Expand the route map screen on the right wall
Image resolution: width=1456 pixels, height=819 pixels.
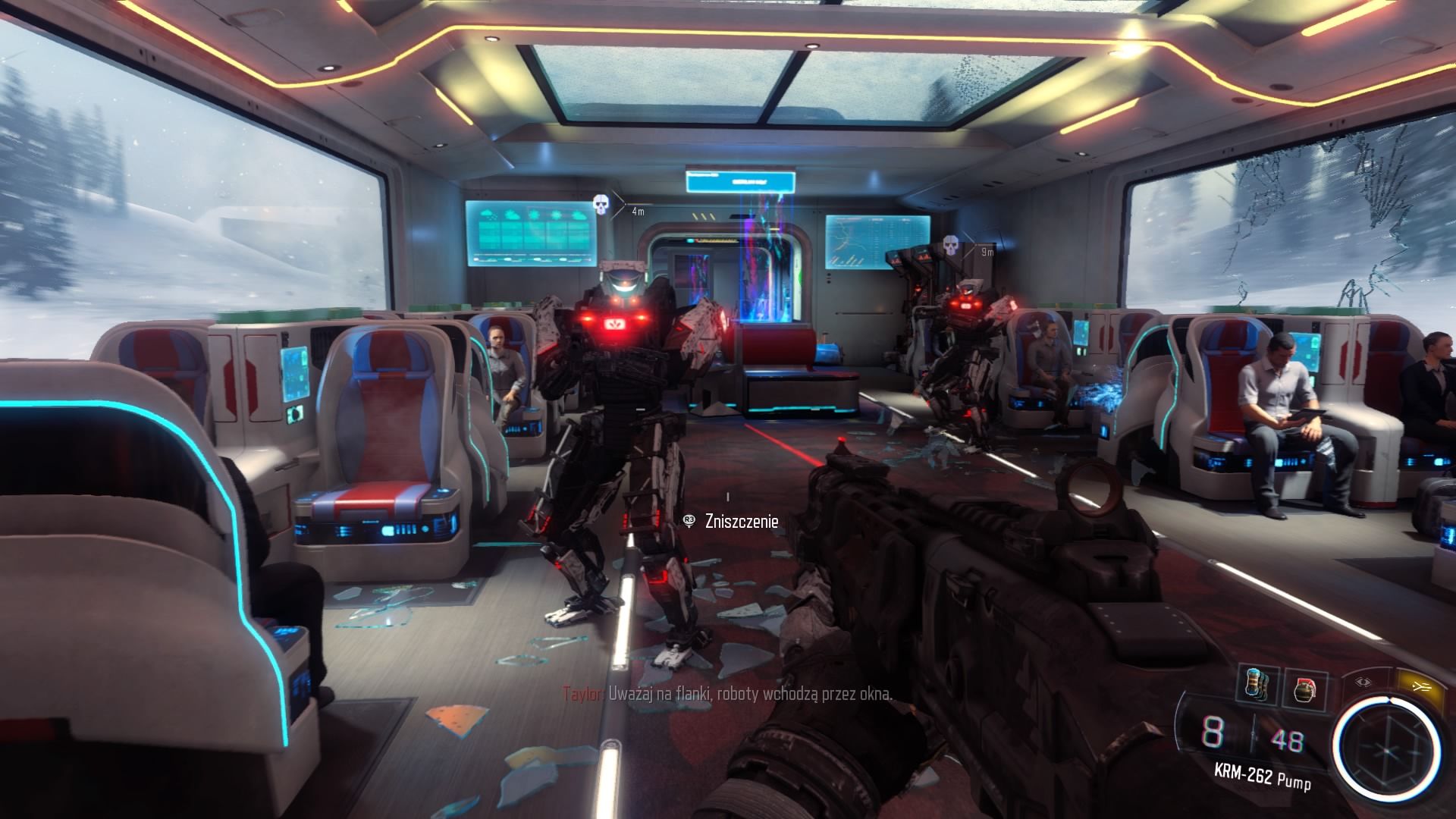click(877, 241)
